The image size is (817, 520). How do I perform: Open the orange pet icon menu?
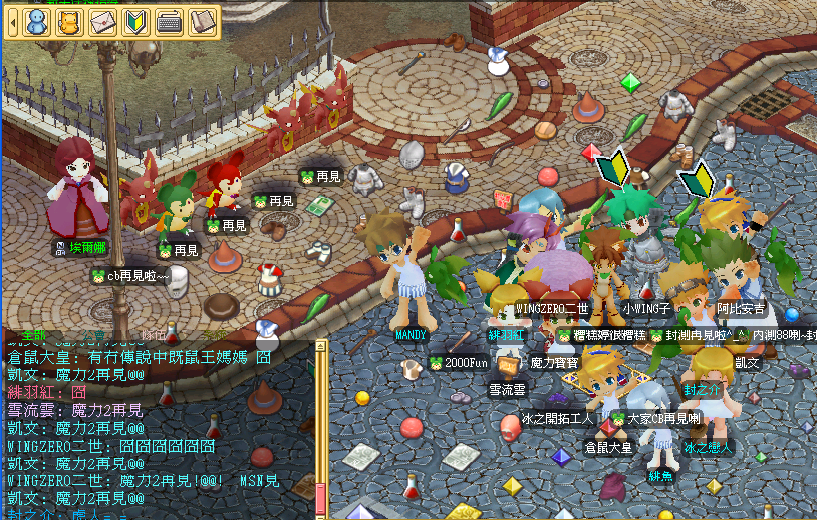click(69, 22)
